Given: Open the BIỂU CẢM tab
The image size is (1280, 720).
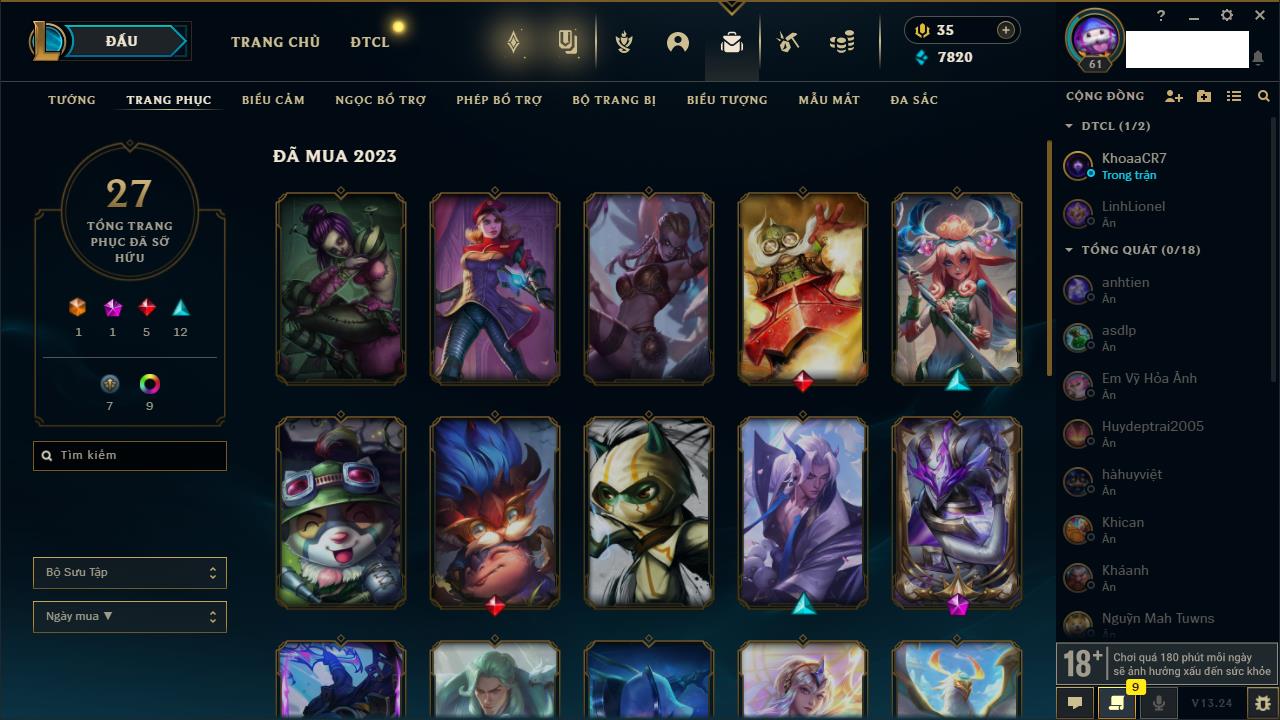Looking at the screenshot, I should [x=273, y=100].
